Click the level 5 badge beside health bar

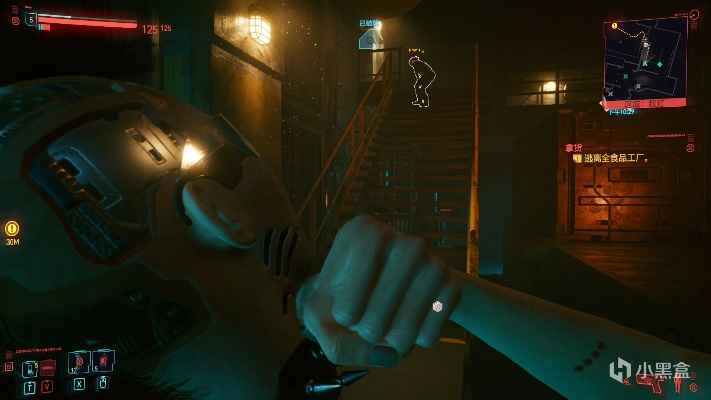(x=30, y=18)
